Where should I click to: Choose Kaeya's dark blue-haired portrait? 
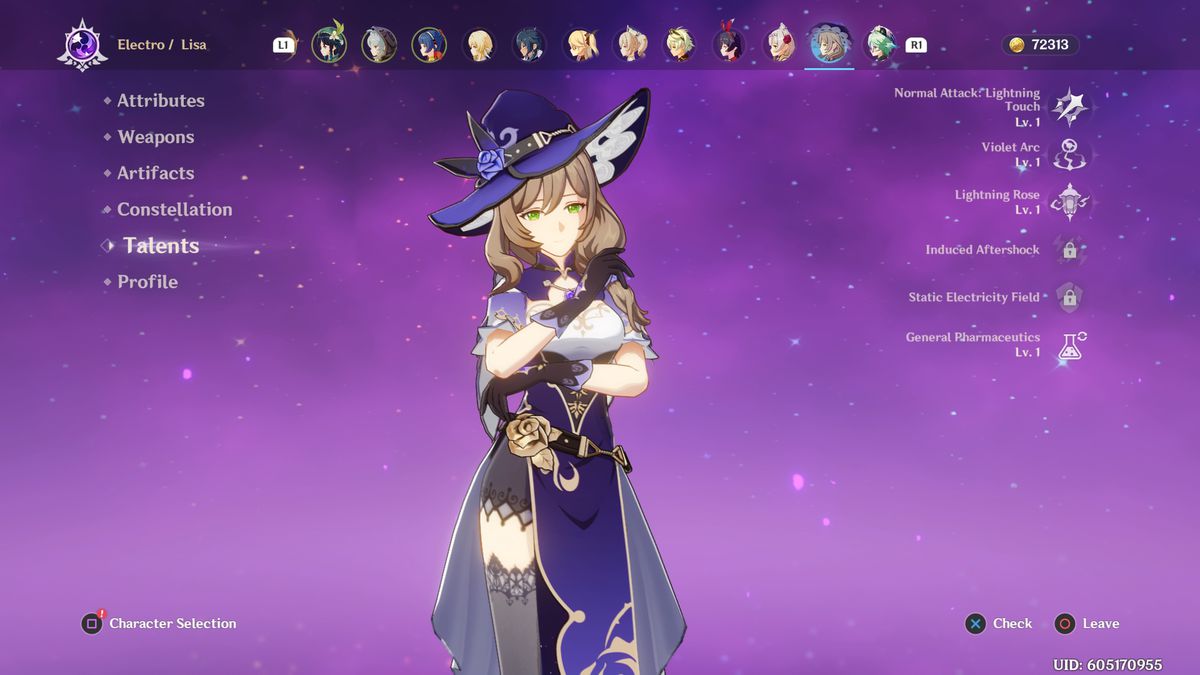point(529,45)
